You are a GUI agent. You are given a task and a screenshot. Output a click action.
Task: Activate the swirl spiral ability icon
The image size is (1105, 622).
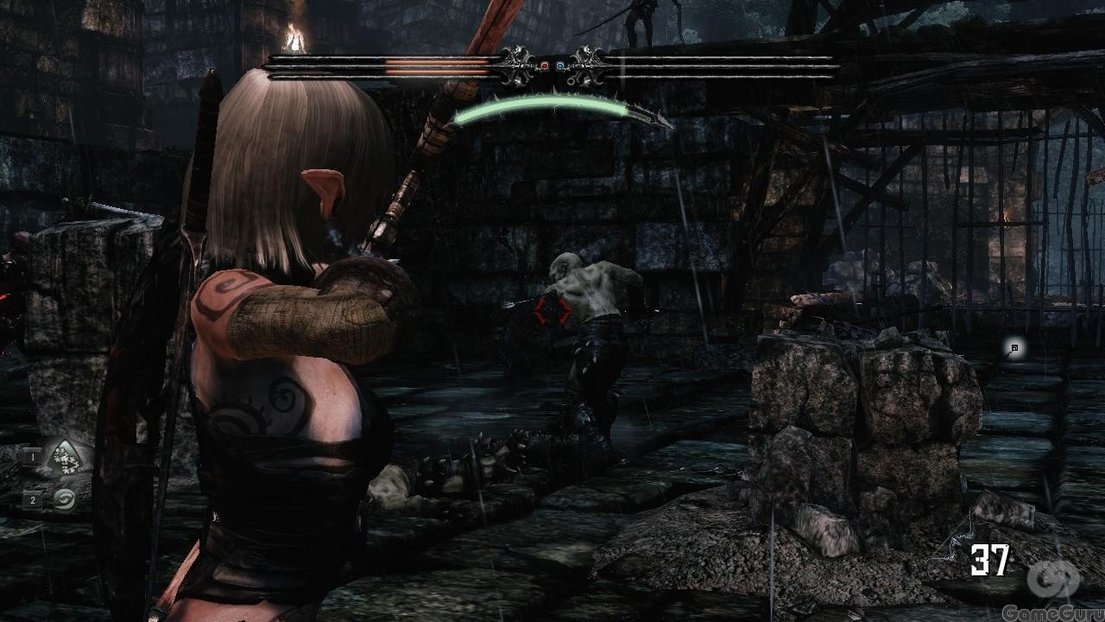66,497
